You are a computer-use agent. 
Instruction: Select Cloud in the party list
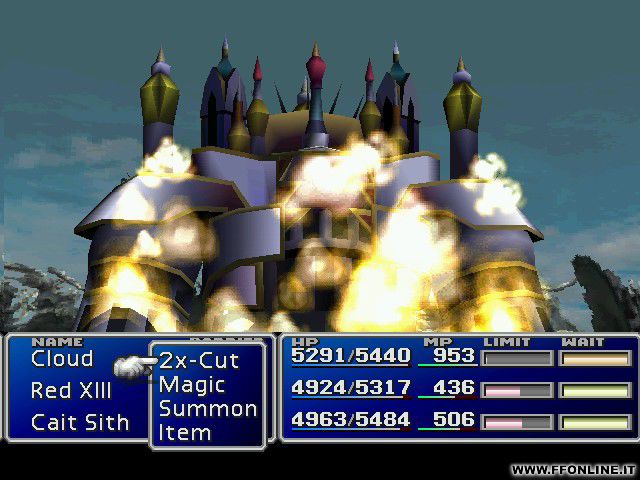point(62,359)
